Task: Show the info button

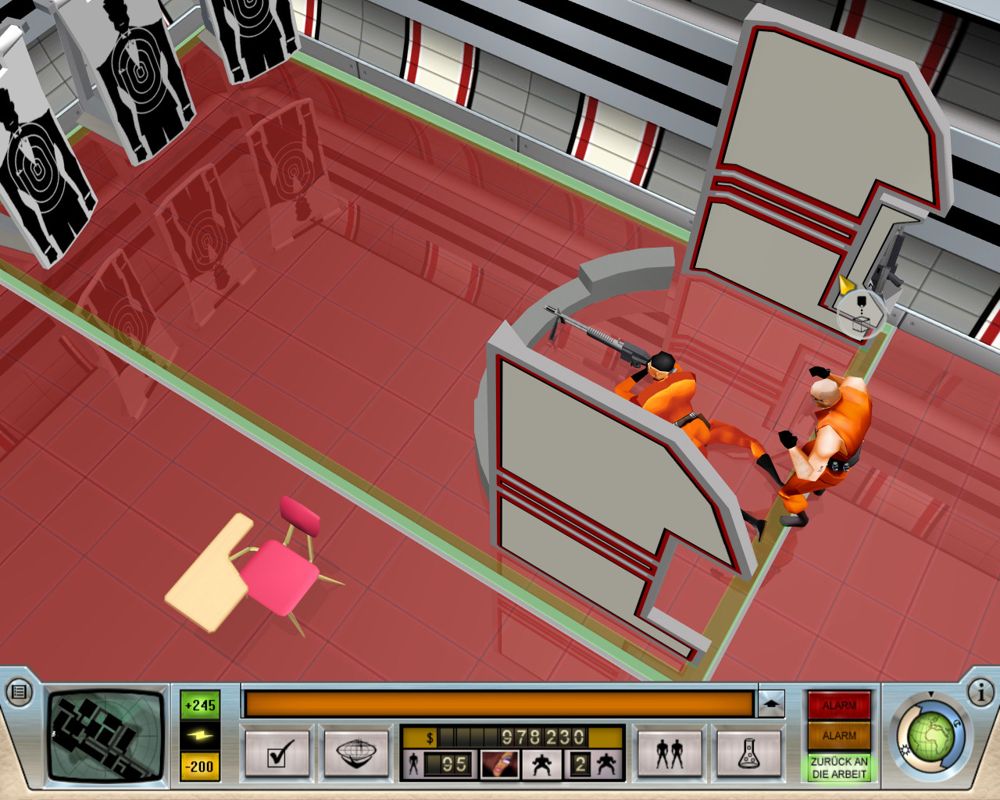Action: (x=980, y=691)
